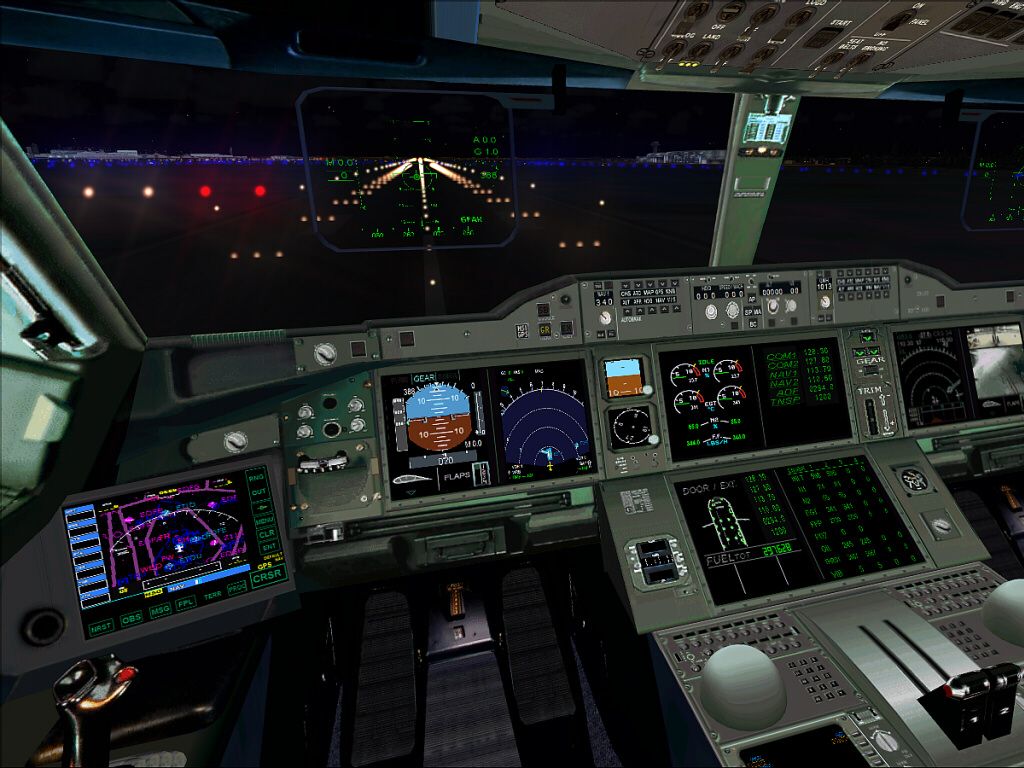Screen dimensions: 1024x768
Task: Click the ENT button on the GPS
Action: click(267, 547)
